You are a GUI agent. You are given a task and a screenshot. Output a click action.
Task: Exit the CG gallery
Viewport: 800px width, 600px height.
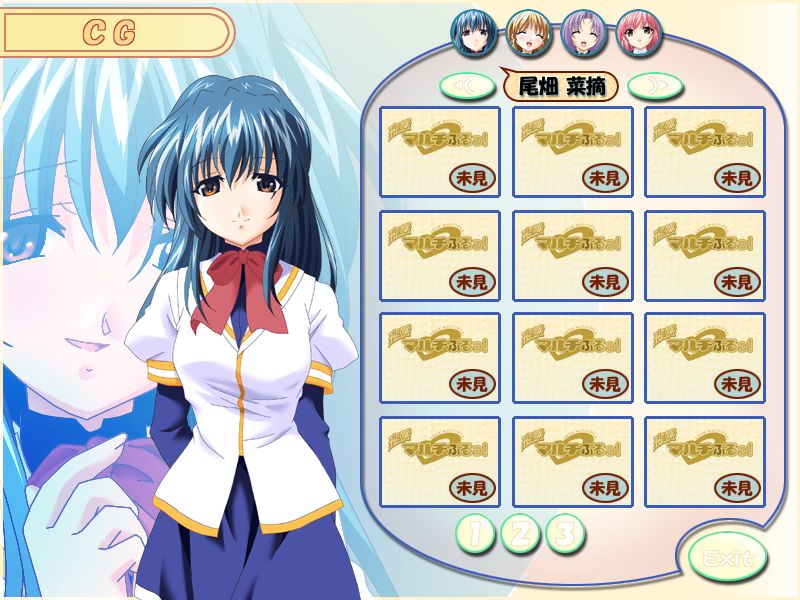[728, 557]
